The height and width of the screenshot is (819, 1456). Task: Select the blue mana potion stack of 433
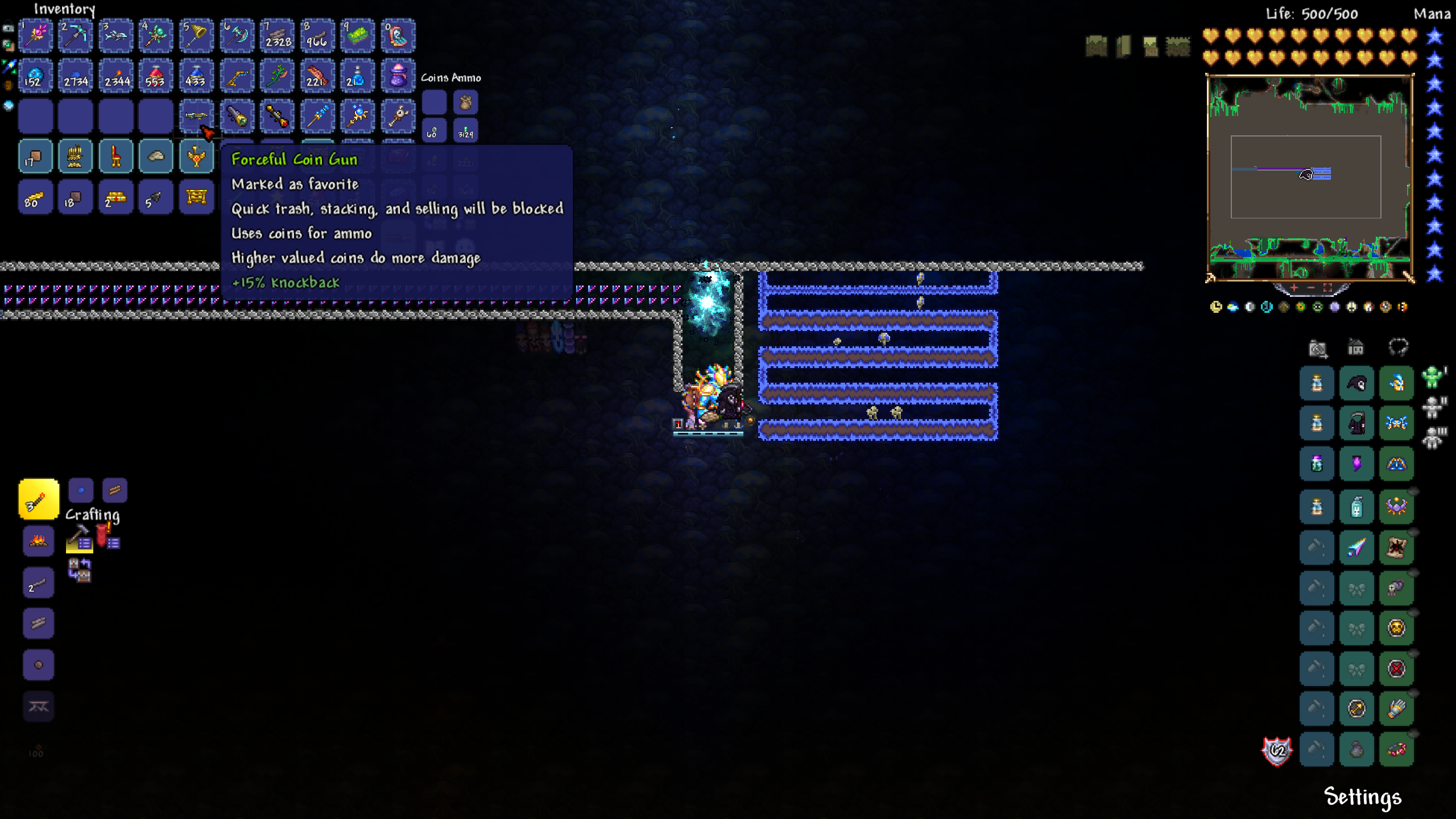pos(196,76)
